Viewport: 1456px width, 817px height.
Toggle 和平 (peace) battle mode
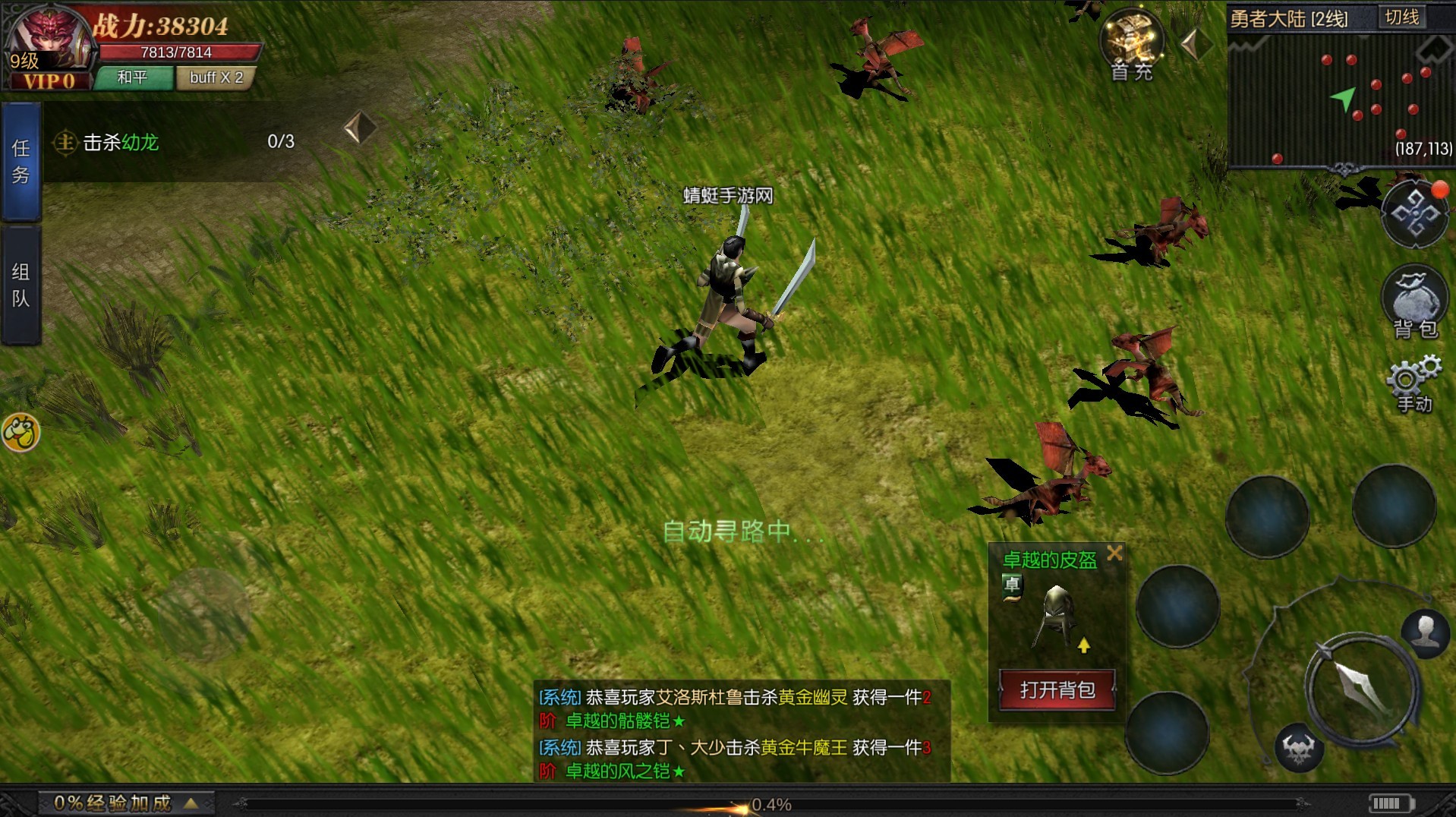pos(134,78)
